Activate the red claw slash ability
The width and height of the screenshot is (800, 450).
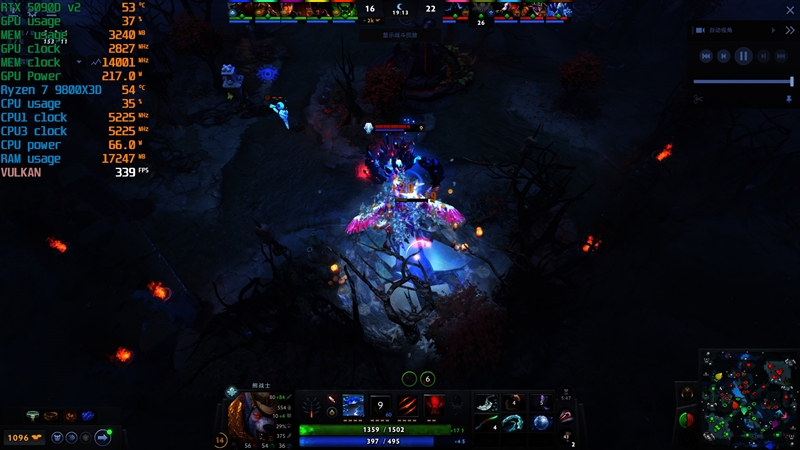(x=409, y=406)
